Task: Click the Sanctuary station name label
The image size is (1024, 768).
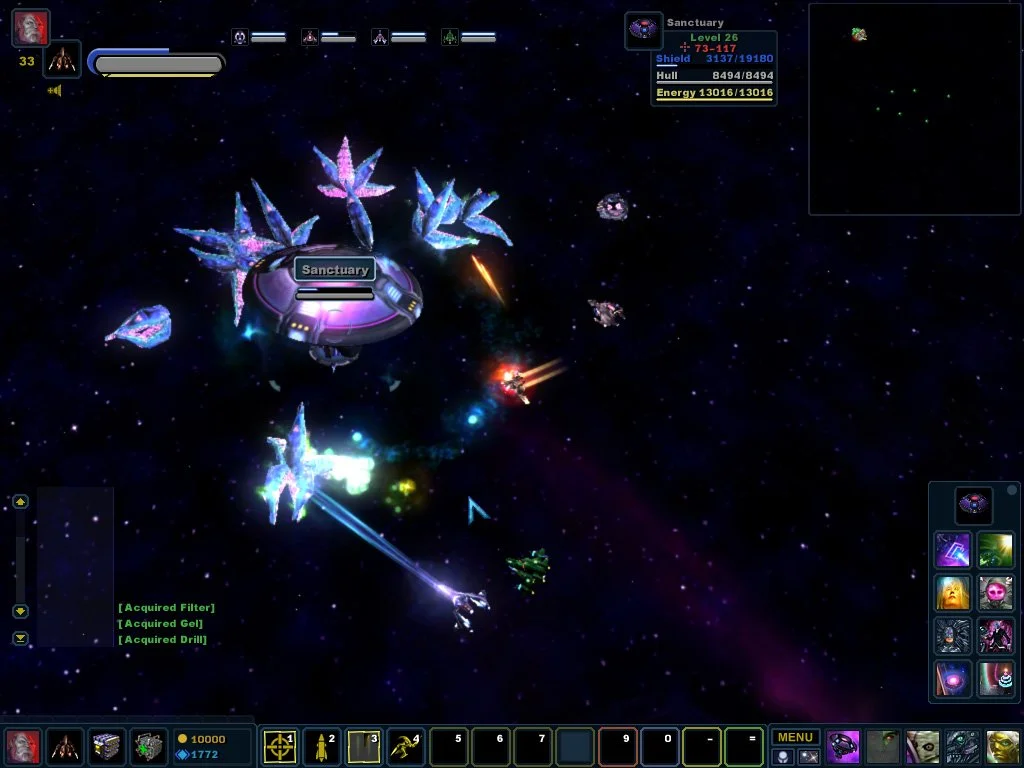Action: click(335, 270)
